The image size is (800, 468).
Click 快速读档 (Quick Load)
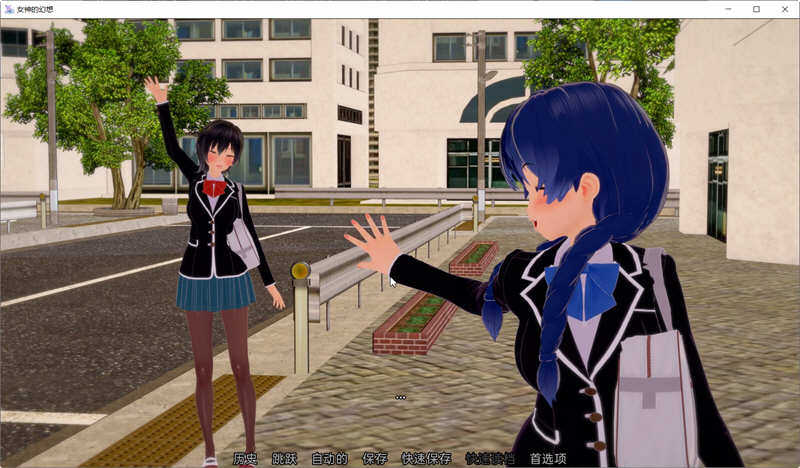point(490,459)
